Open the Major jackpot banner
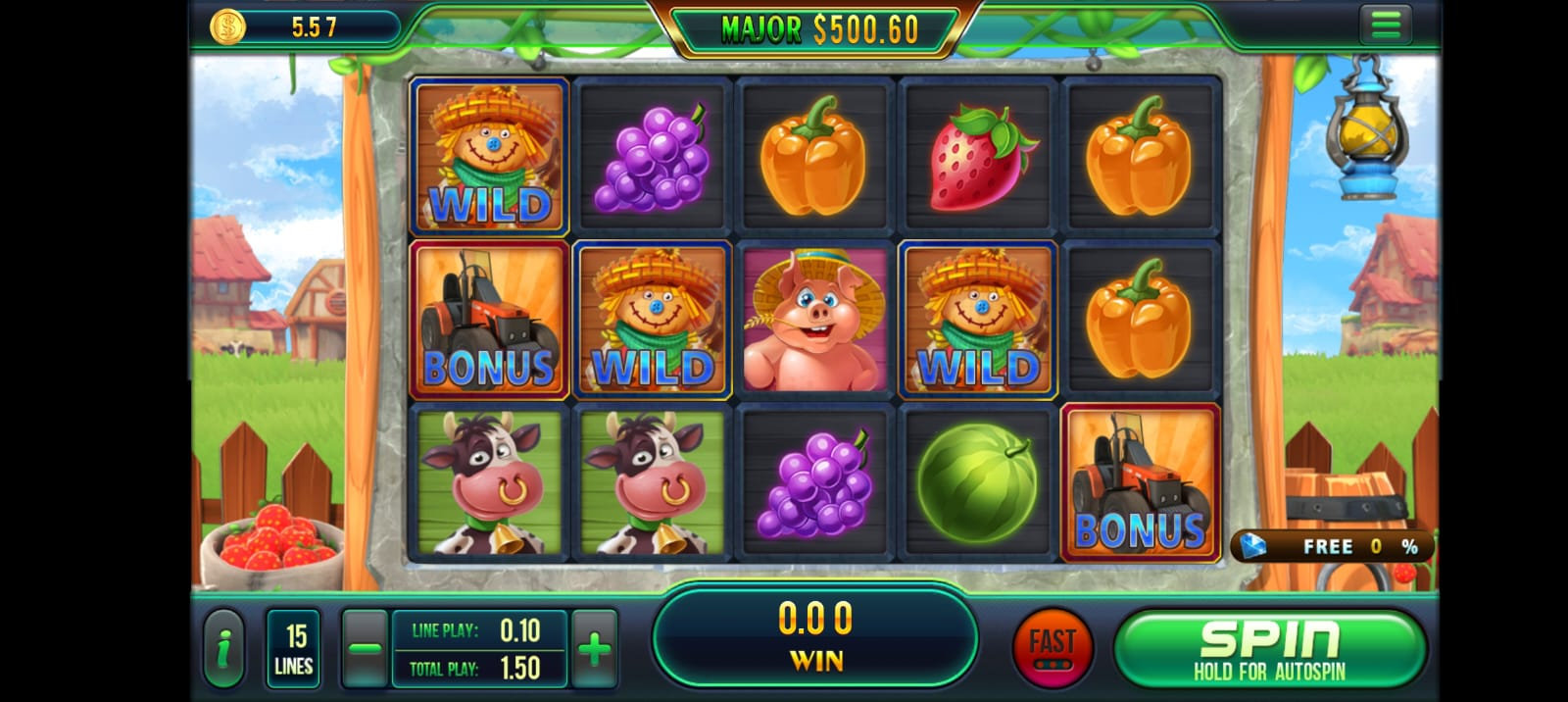This screenshot has height=702, width=1568. coord(818,30)
